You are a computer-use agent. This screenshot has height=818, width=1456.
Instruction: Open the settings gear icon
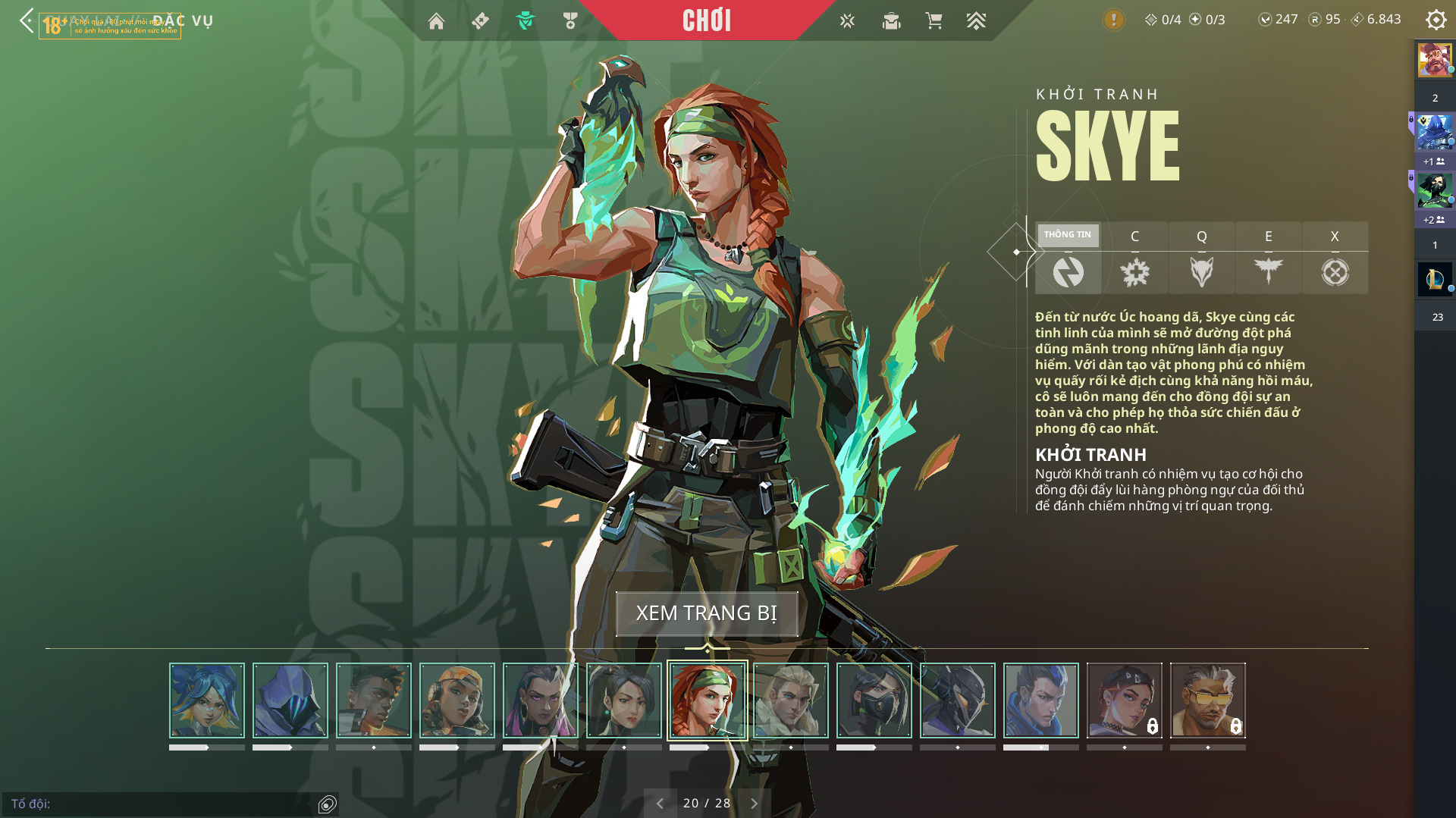point(1436,20)
